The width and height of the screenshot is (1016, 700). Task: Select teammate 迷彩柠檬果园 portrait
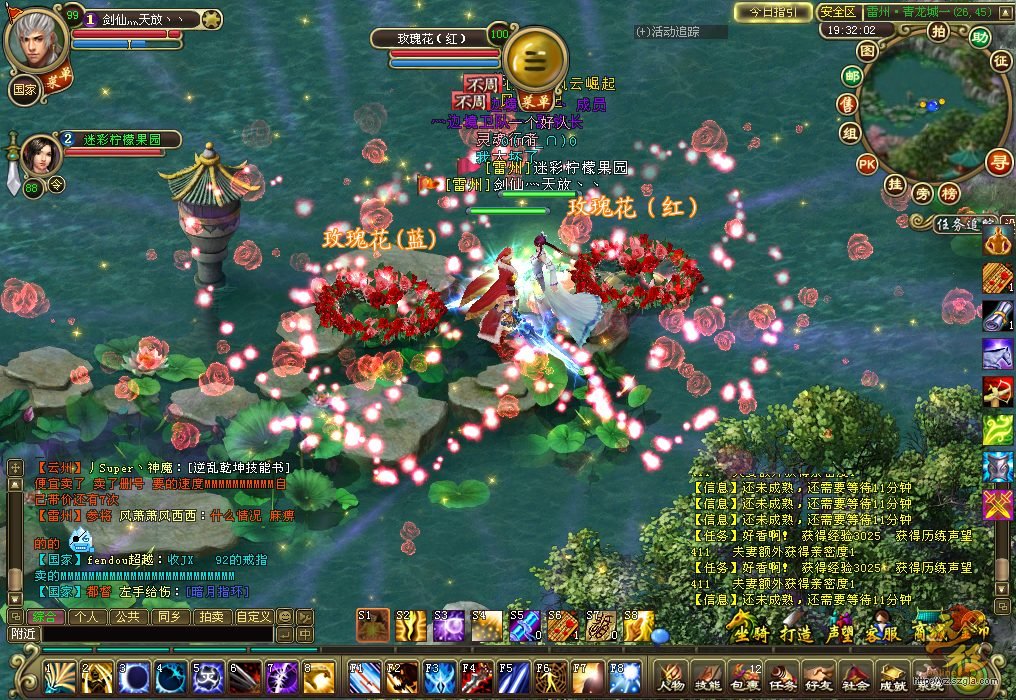[x=39, y=153]
